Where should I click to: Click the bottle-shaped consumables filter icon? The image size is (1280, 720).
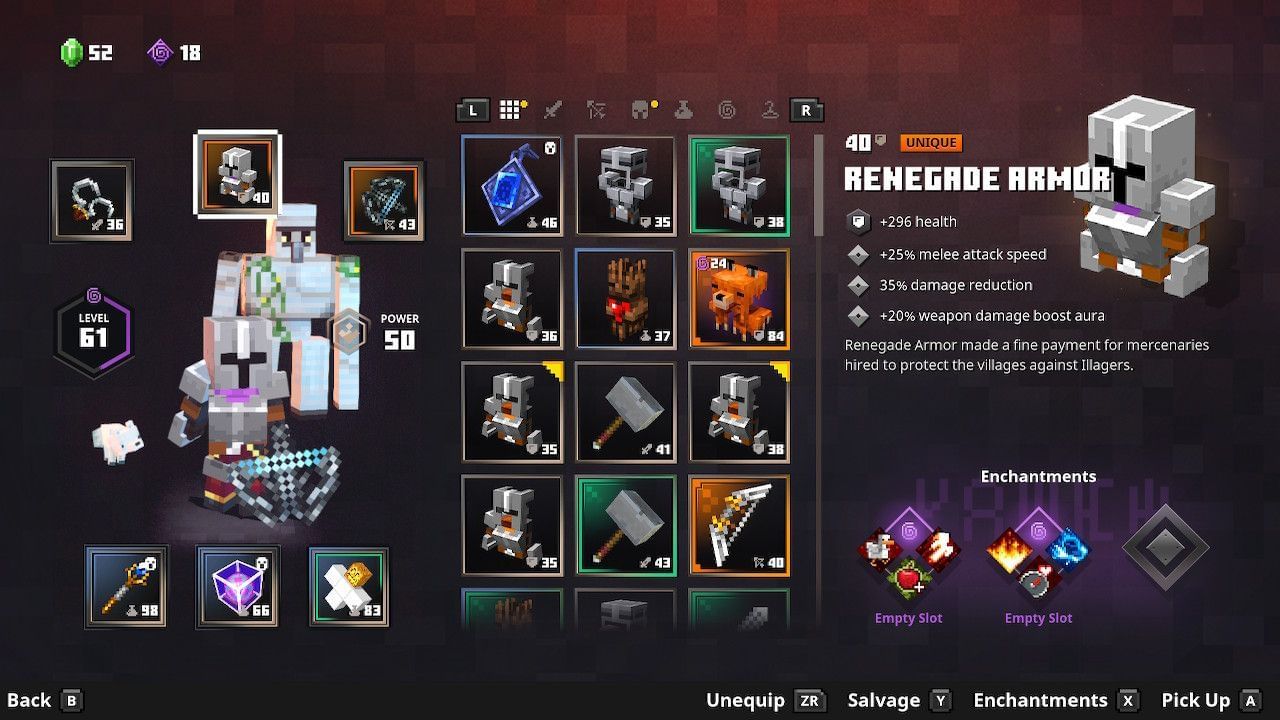pos(684,110)
